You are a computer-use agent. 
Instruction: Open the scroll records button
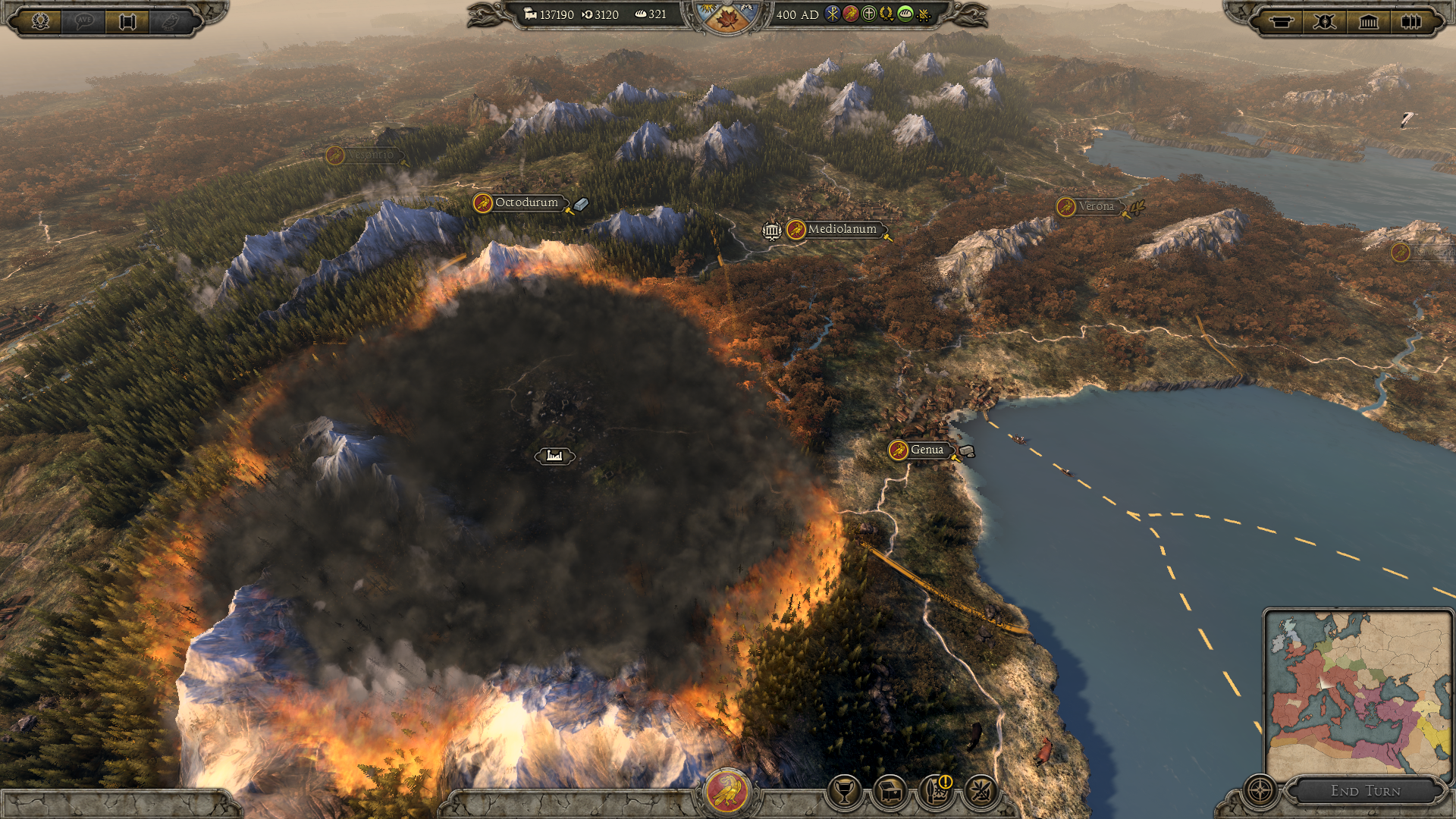pyautogui.click(x=127, y=21)
